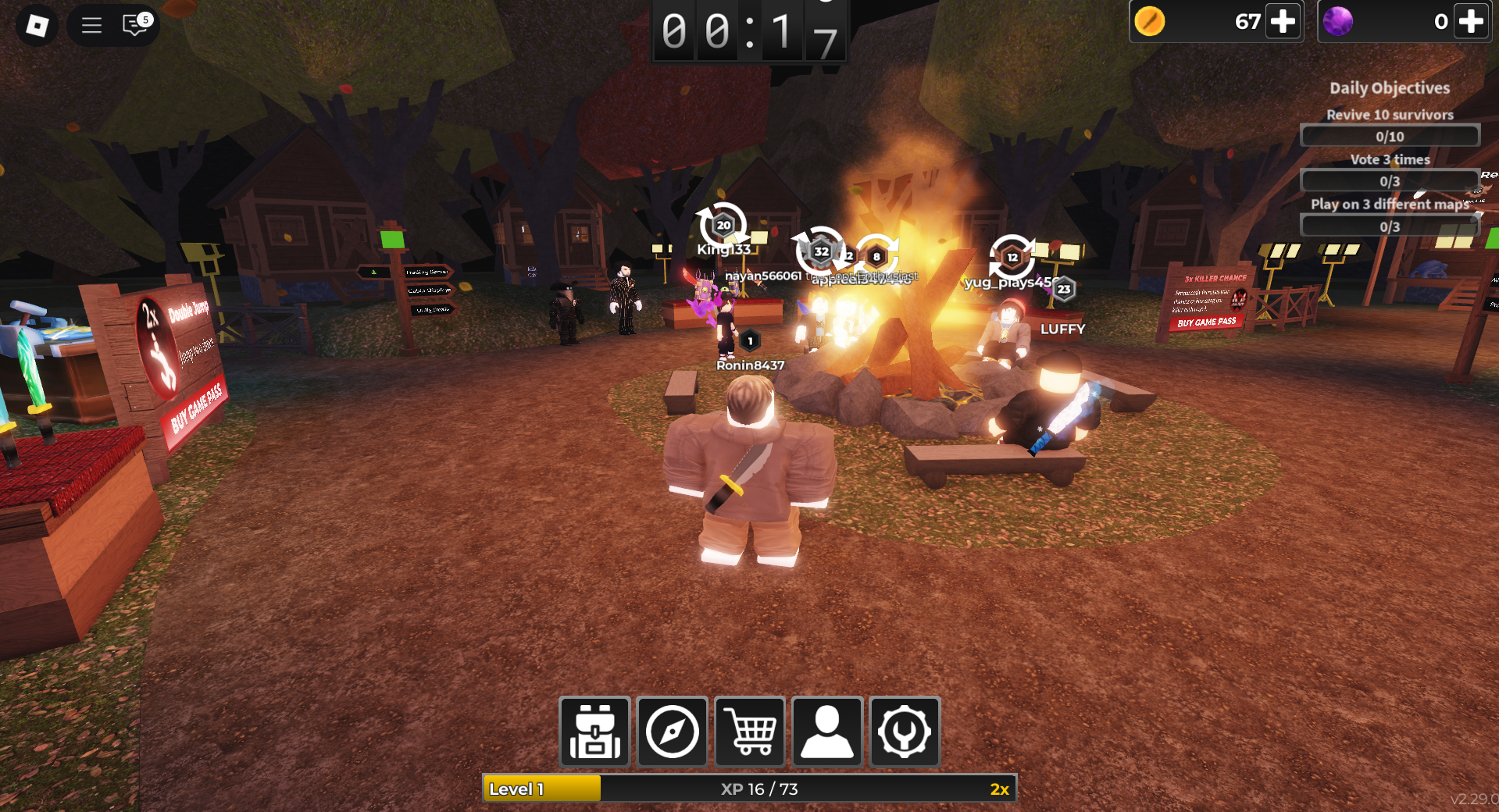Open chat via the speech bubble icon
Viewport: 1499px width, 812px height.
[134, 25]
